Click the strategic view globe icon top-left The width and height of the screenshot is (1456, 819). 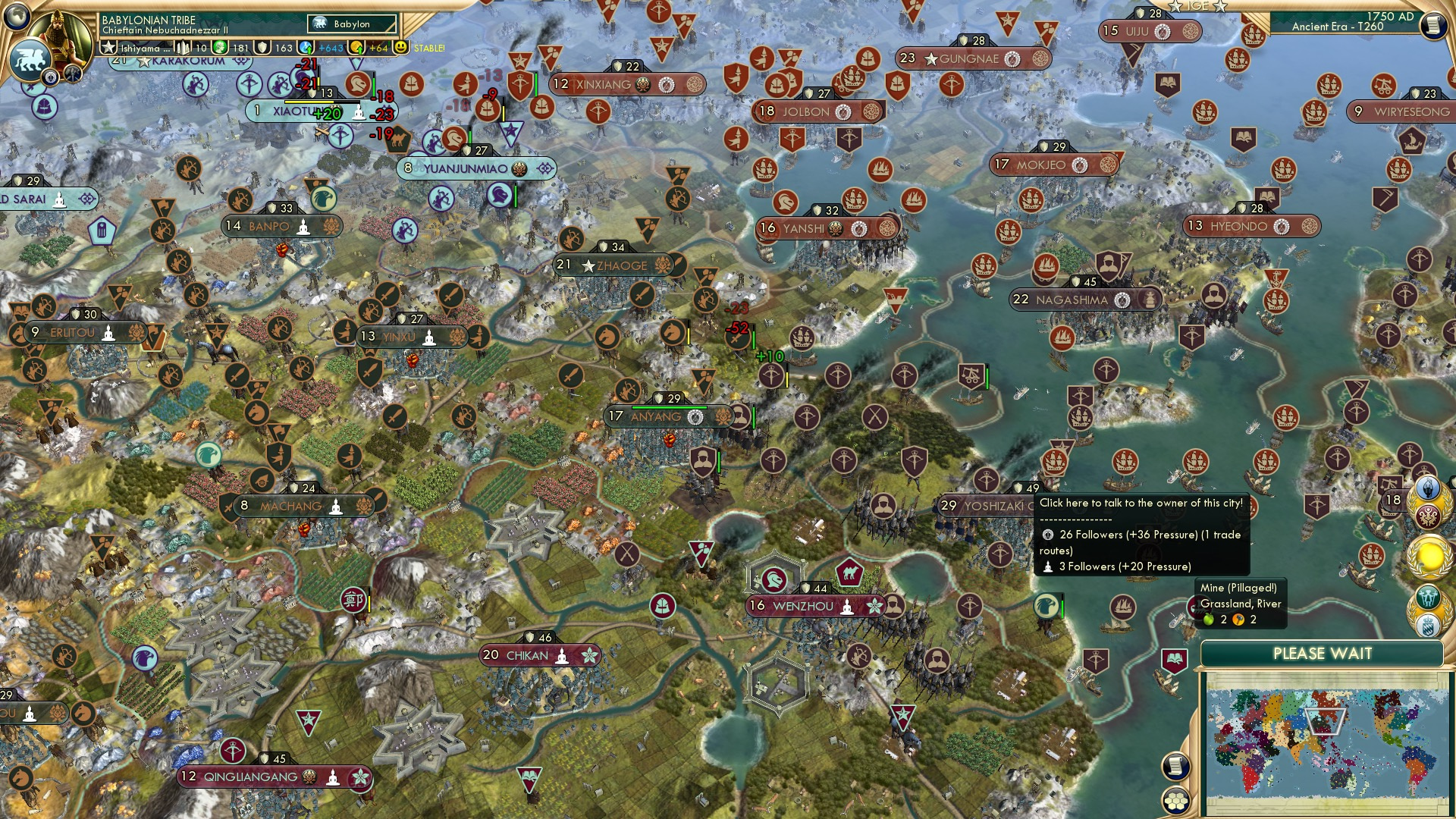(x=17, y=17)
